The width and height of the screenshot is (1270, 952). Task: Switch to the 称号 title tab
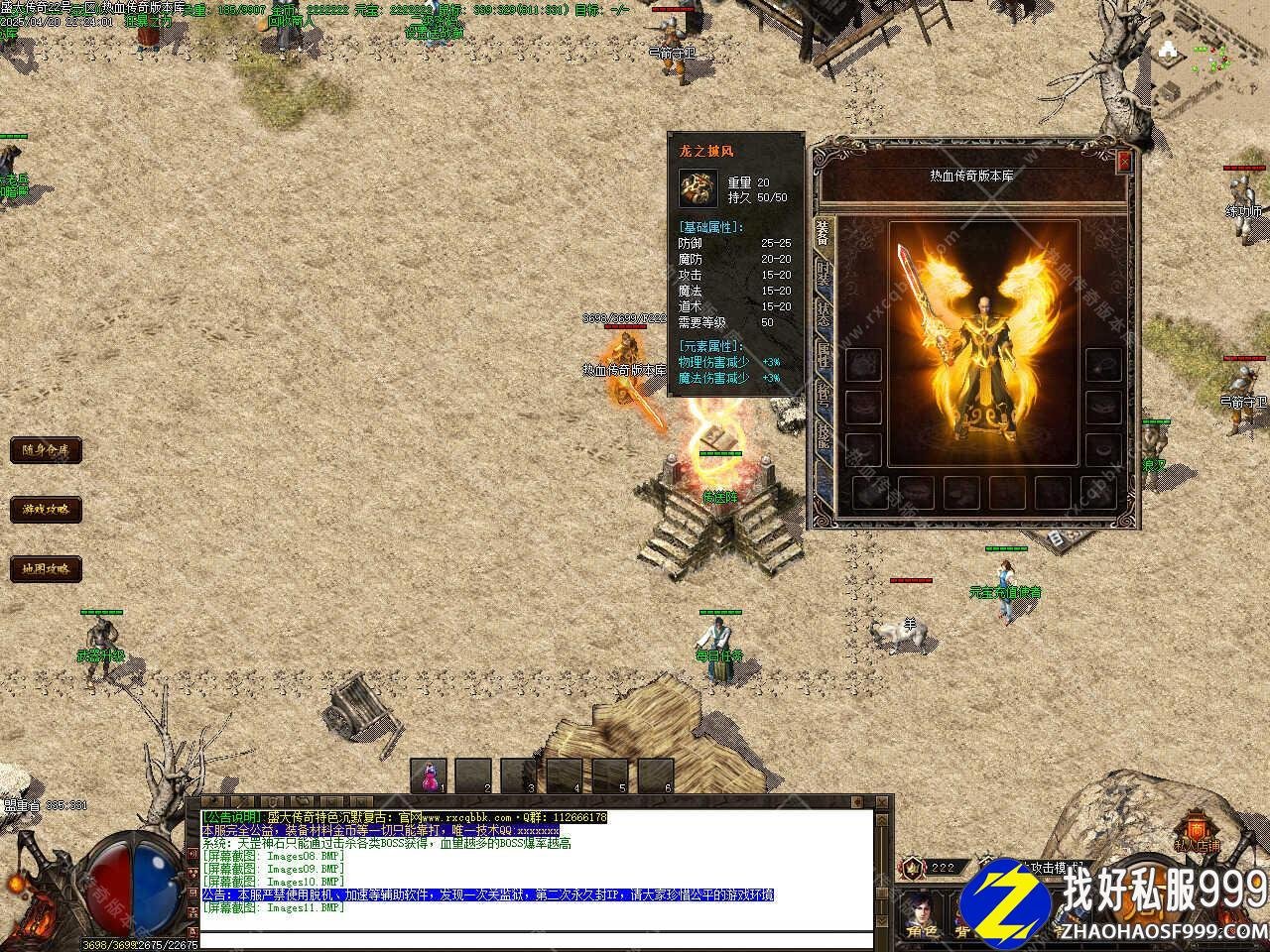tap(823, 394)
